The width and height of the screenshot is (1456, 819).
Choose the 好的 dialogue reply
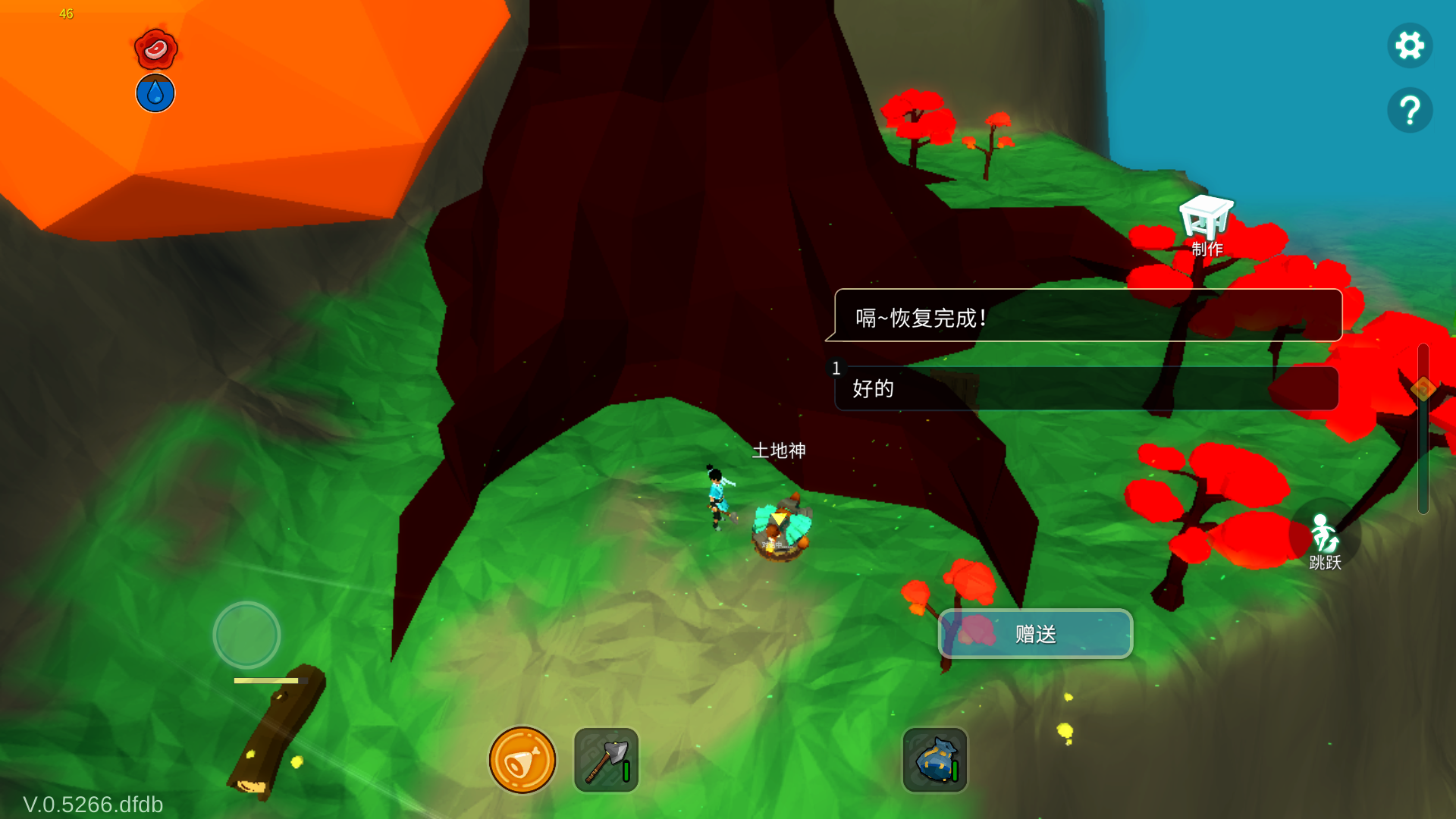pyautogui.click(x=1086, y=389)
